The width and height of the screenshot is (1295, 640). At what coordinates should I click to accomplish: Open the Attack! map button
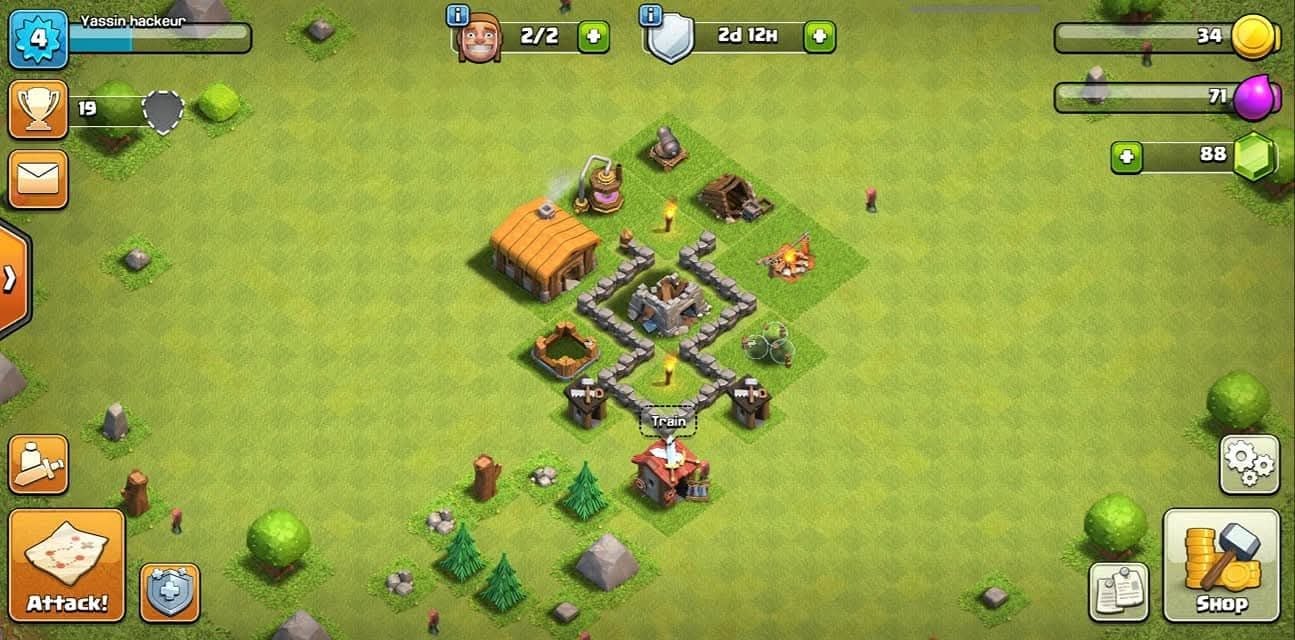pyautogui.click(x=67, y=565)
